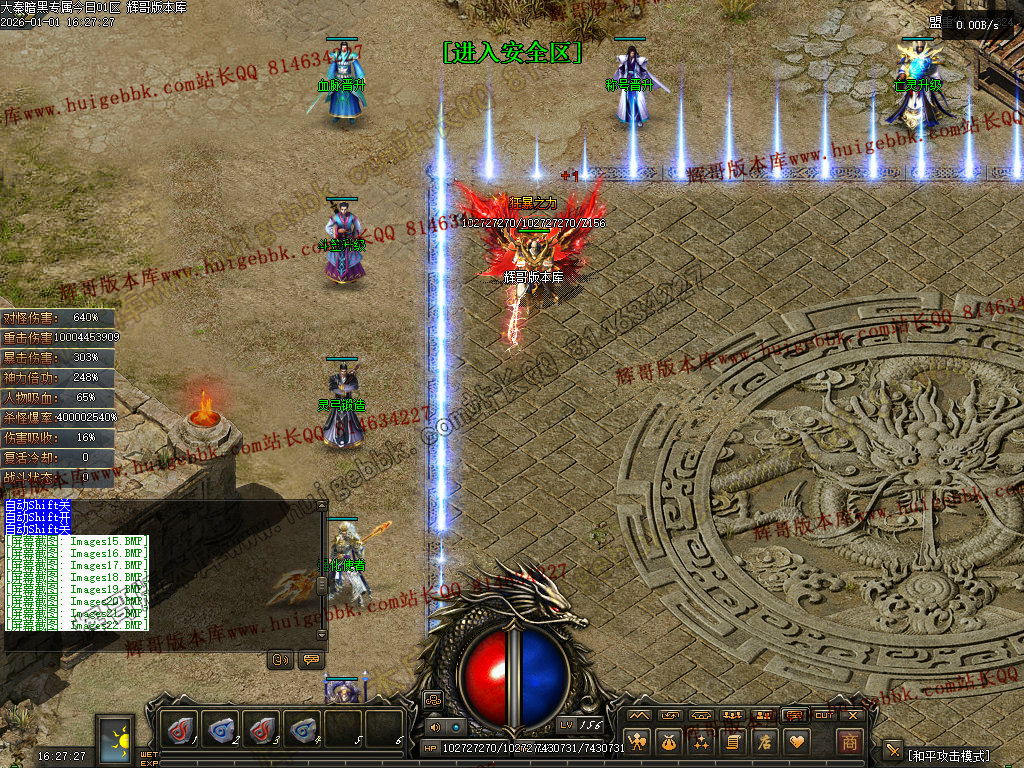Click the heart-shaped icon button

click(797, 742)
